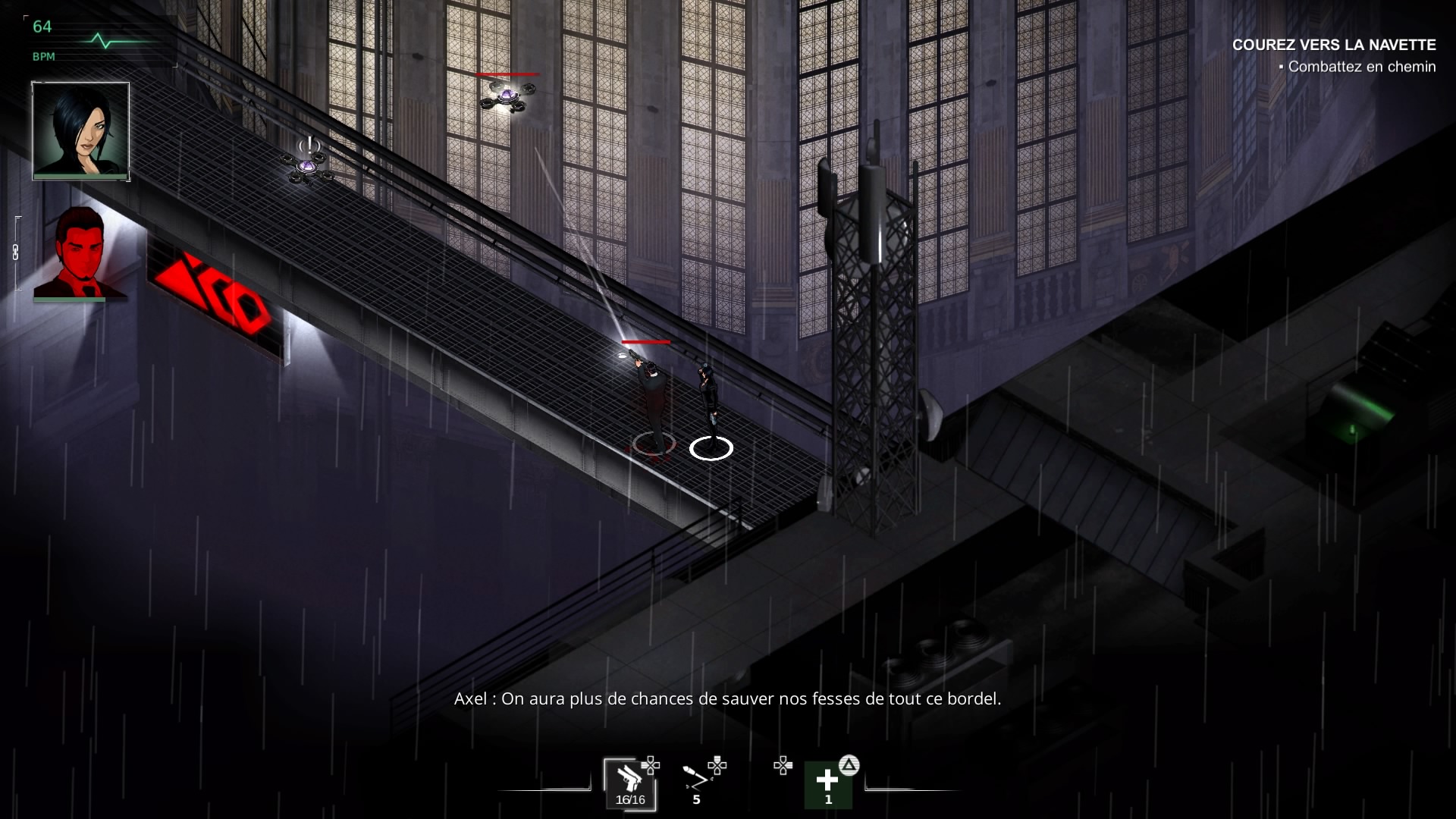Screen dimensions: 1456x819
Task: Open the Courez vers la navette objective
Action: tap(1333, 45)
